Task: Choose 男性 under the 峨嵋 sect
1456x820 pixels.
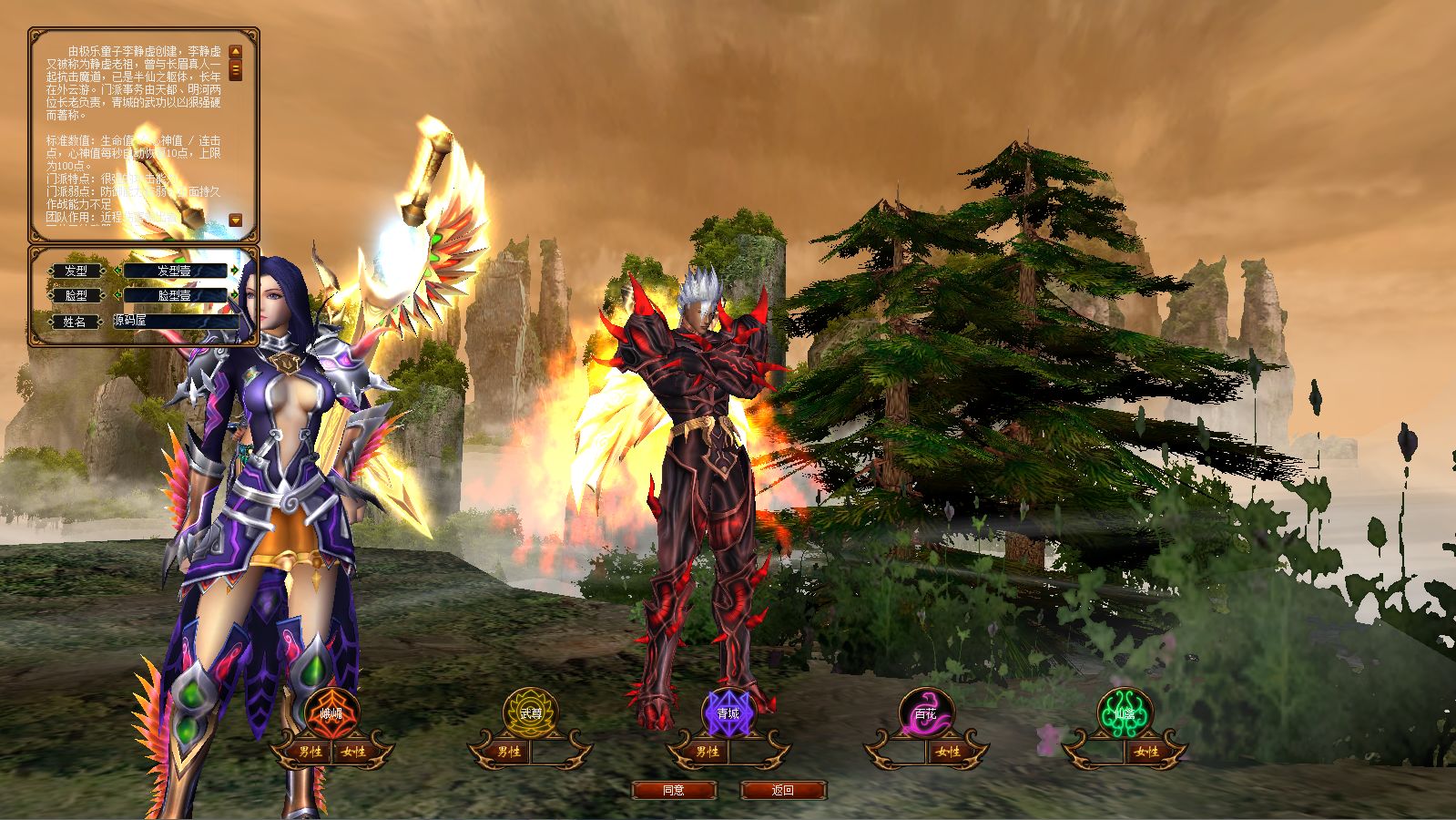Action: (x=311, y=753)
